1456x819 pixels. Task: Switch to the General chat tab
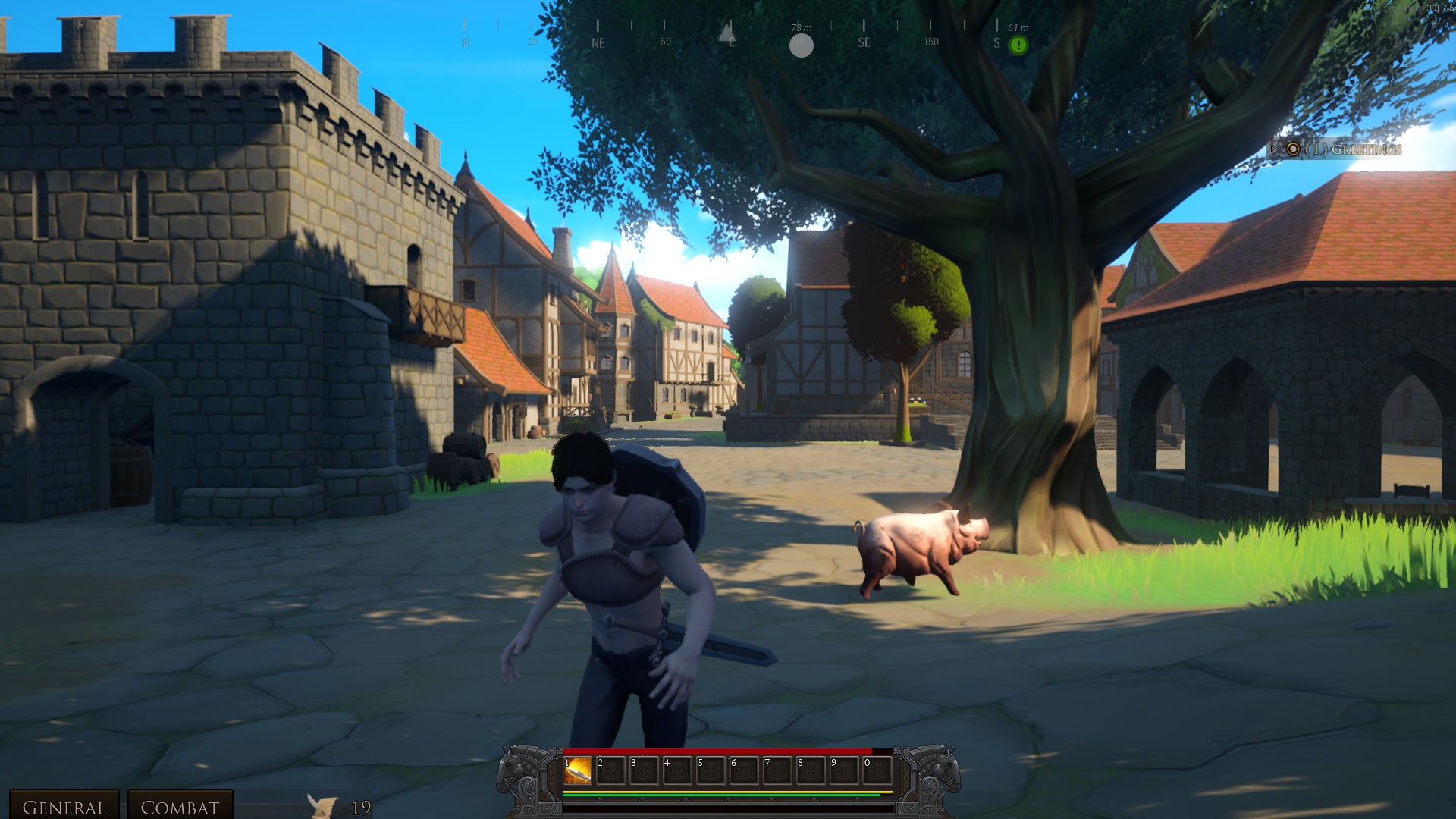coord(64,807)
